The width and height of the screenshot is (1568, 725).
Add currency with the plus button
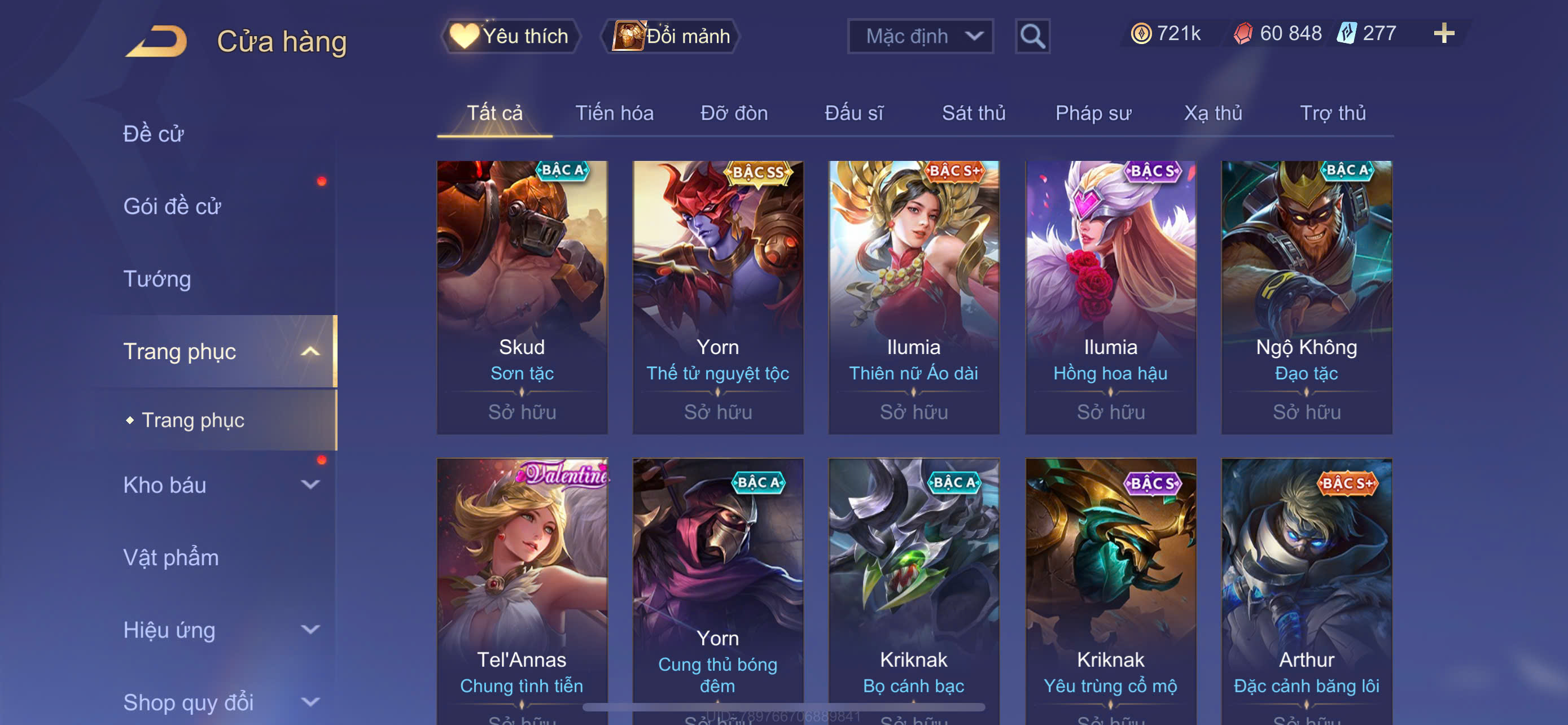[1443, 33]
